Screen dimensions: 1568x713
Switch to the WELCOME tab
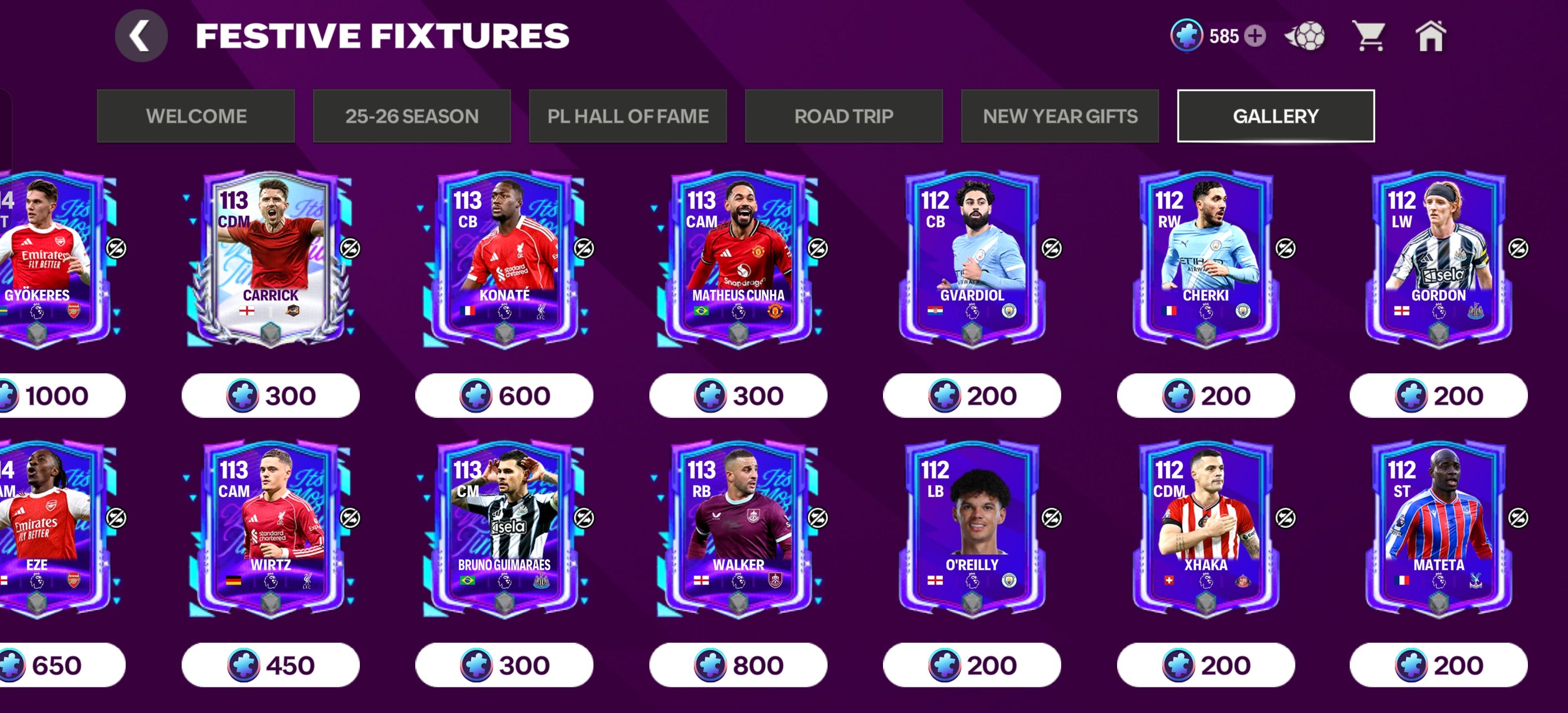click(196, 116)
